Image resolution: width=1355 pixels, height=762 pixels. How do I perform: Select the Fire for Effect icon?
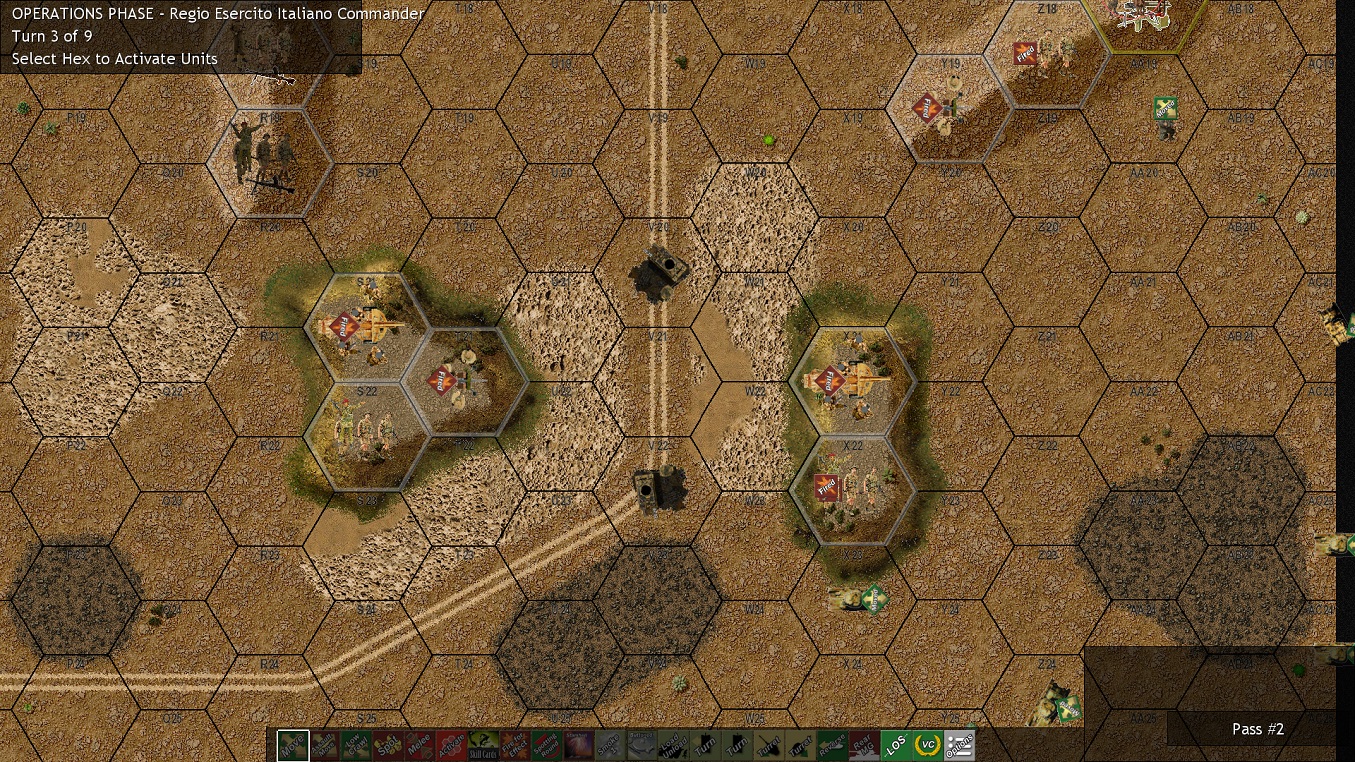coord(517,744)
